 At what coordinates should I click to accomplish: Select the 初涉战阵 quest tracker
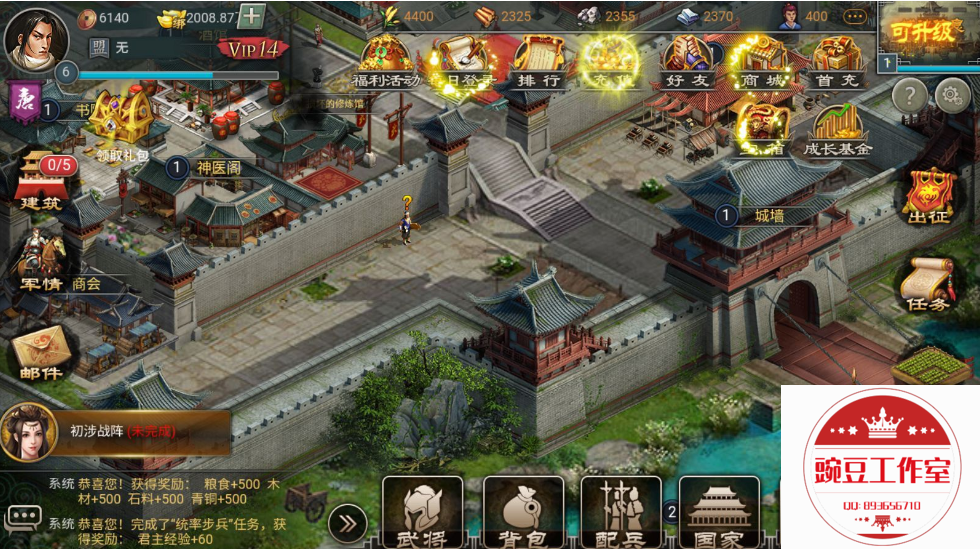tap(115, 431)
